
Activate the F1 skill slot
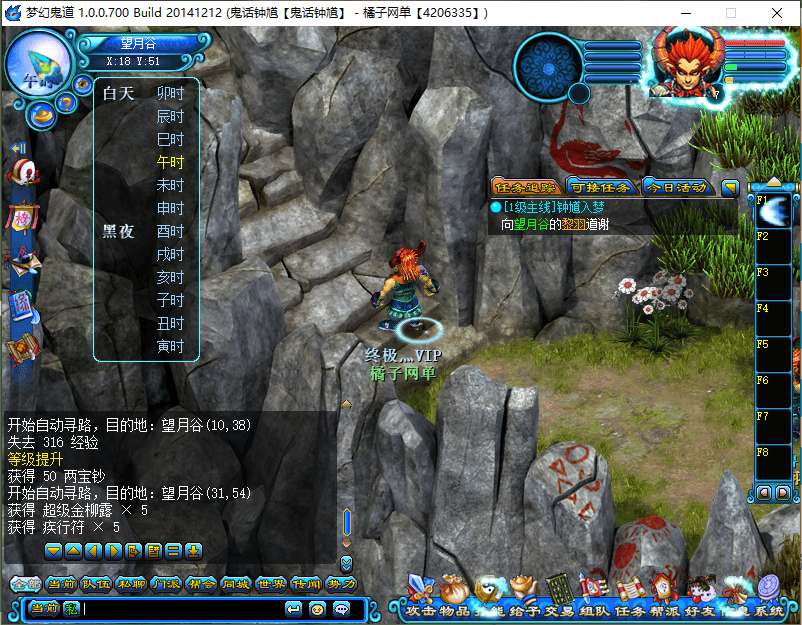(x=774, y=211)
